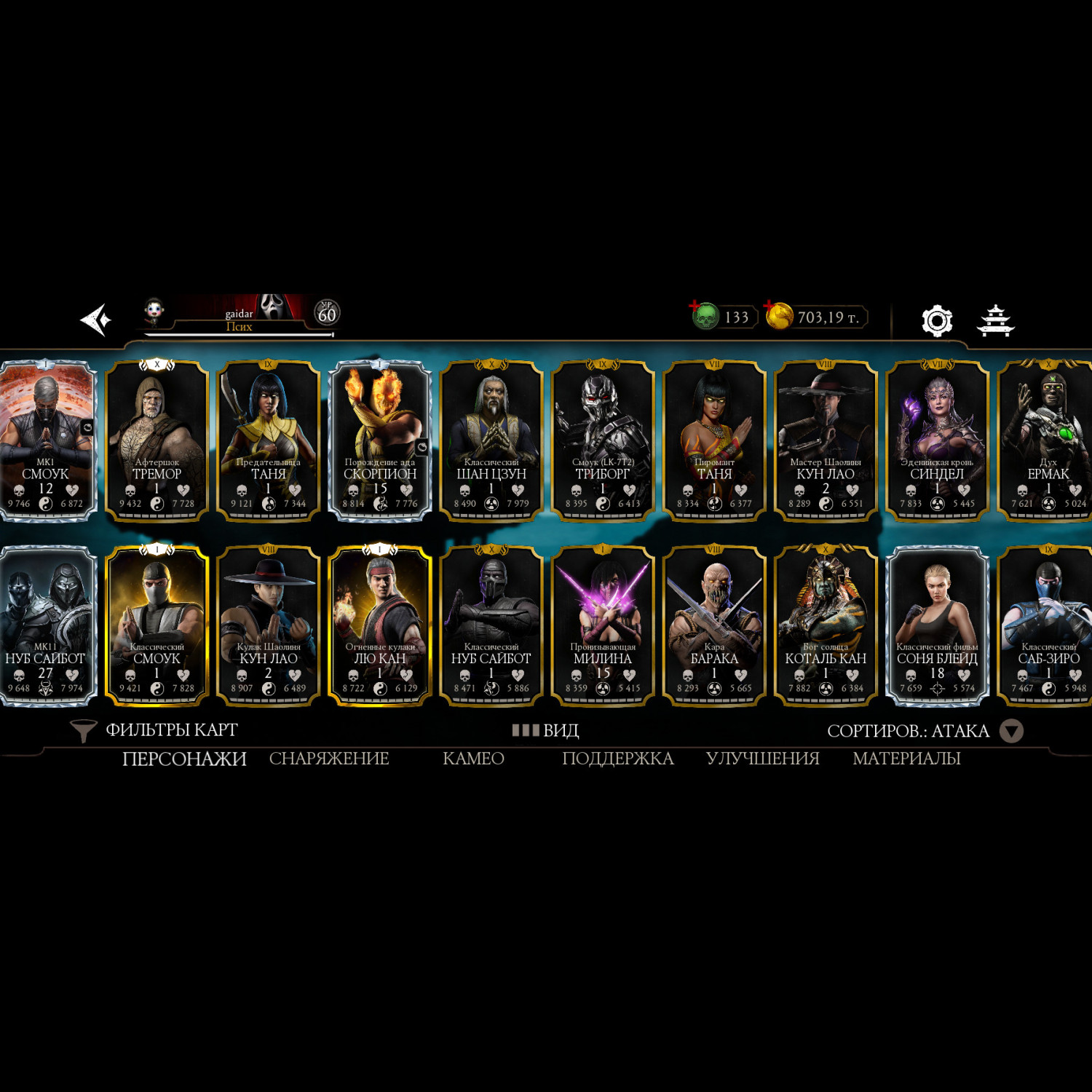The width and height of the screenshot is (1092, 1092).
Task: Add more souls via green skull counter
Action: pyautogui.click(x=724, y=317)
